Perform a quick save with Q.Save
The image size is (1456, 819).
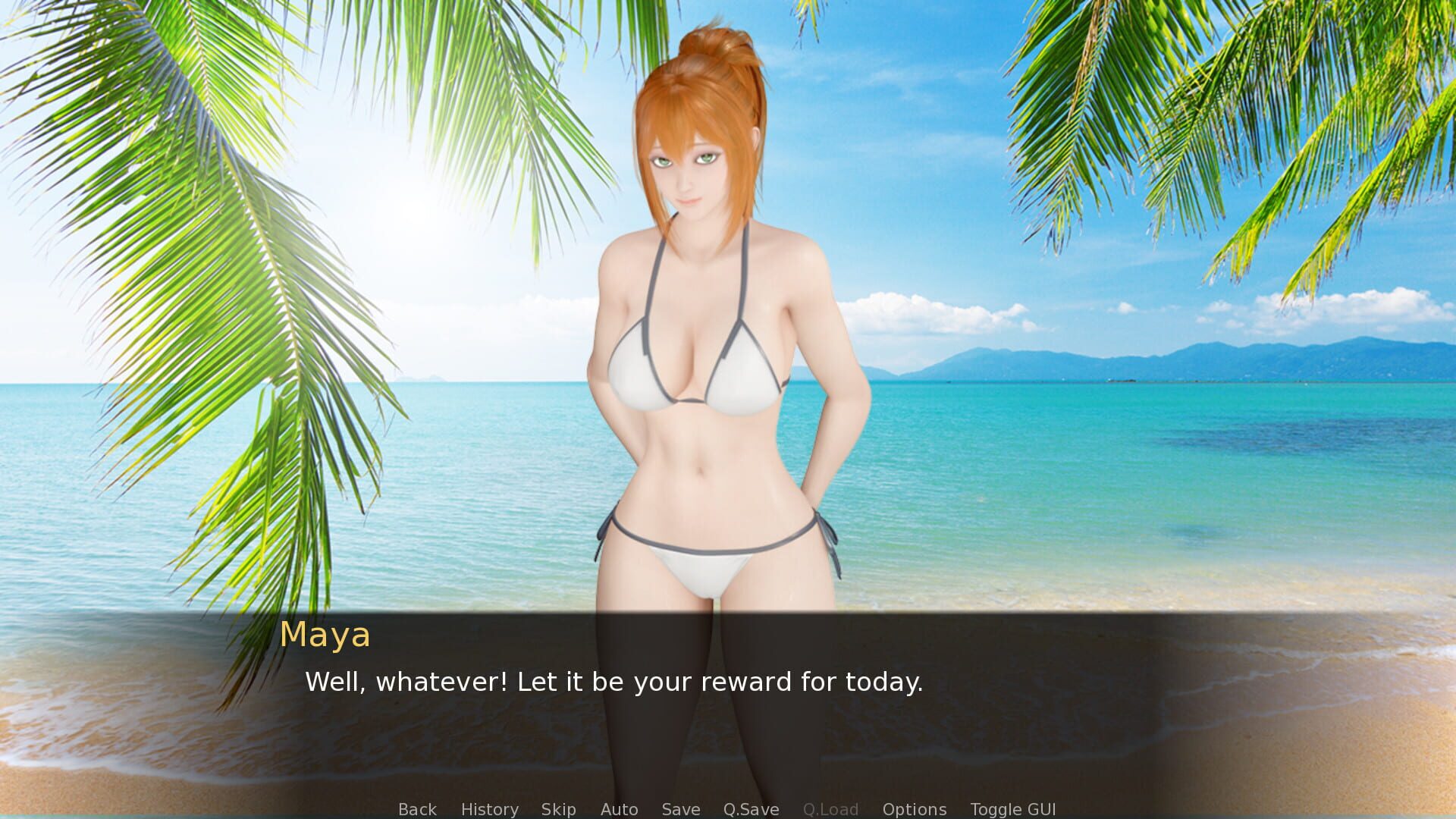[x=751, y=809]
